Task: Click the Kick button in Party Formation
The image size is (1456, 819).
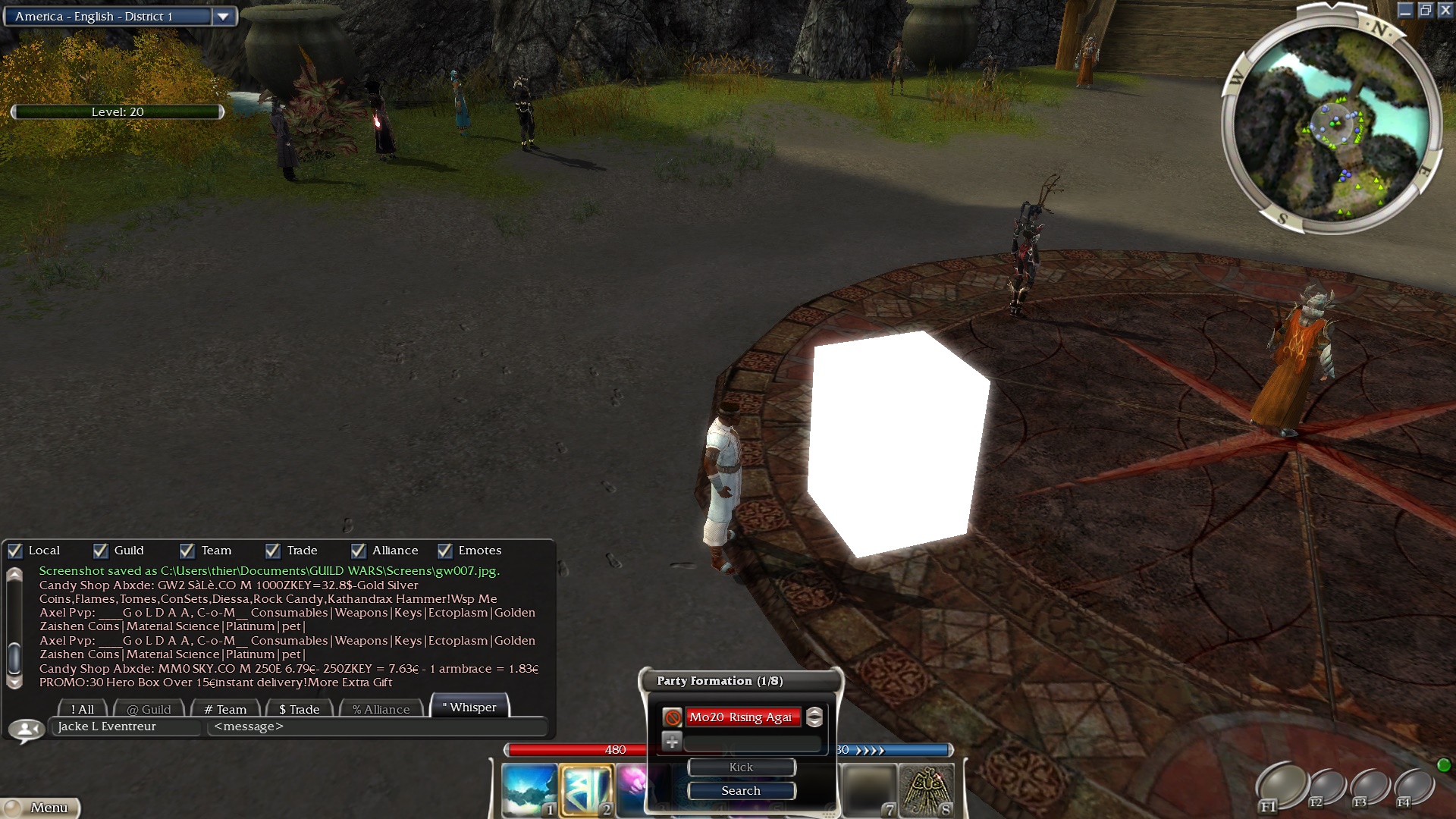Action: (x=741, y=767)
